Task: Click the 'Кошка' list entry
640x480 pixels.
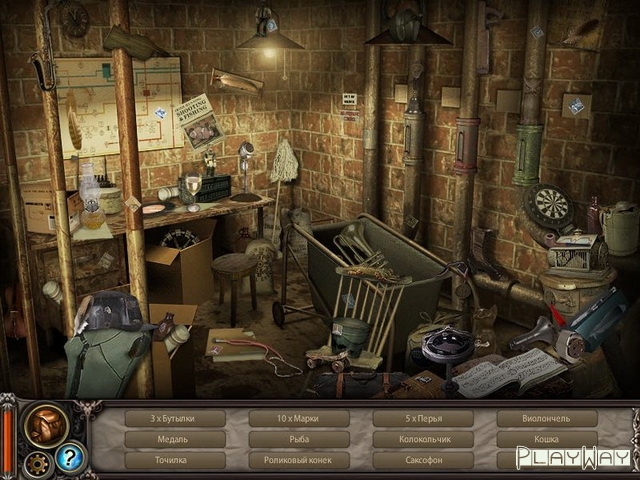Action: (x=546, y=439)
